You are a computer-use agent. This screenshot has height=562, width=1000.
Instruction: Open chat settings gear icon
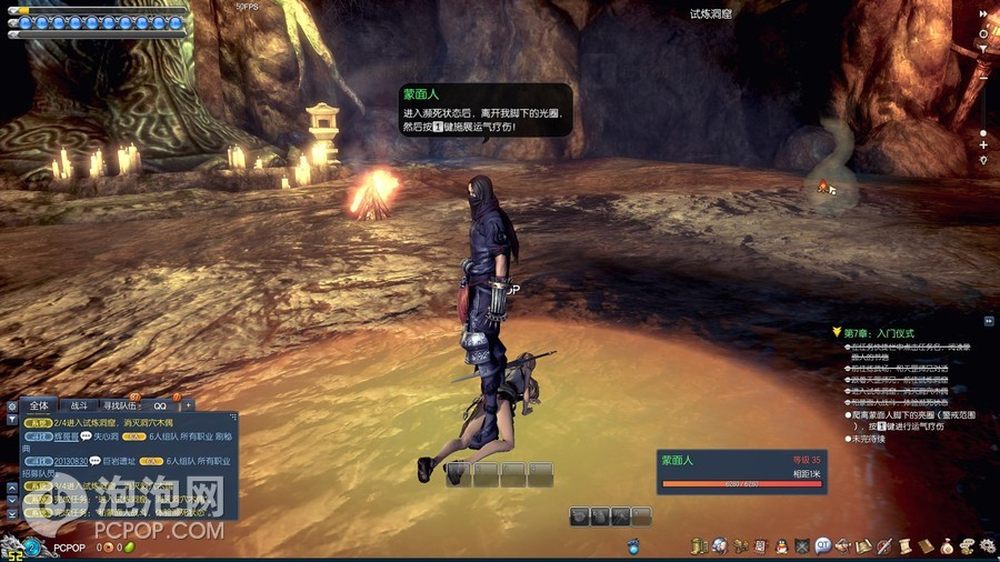click(x=12, y=406)
